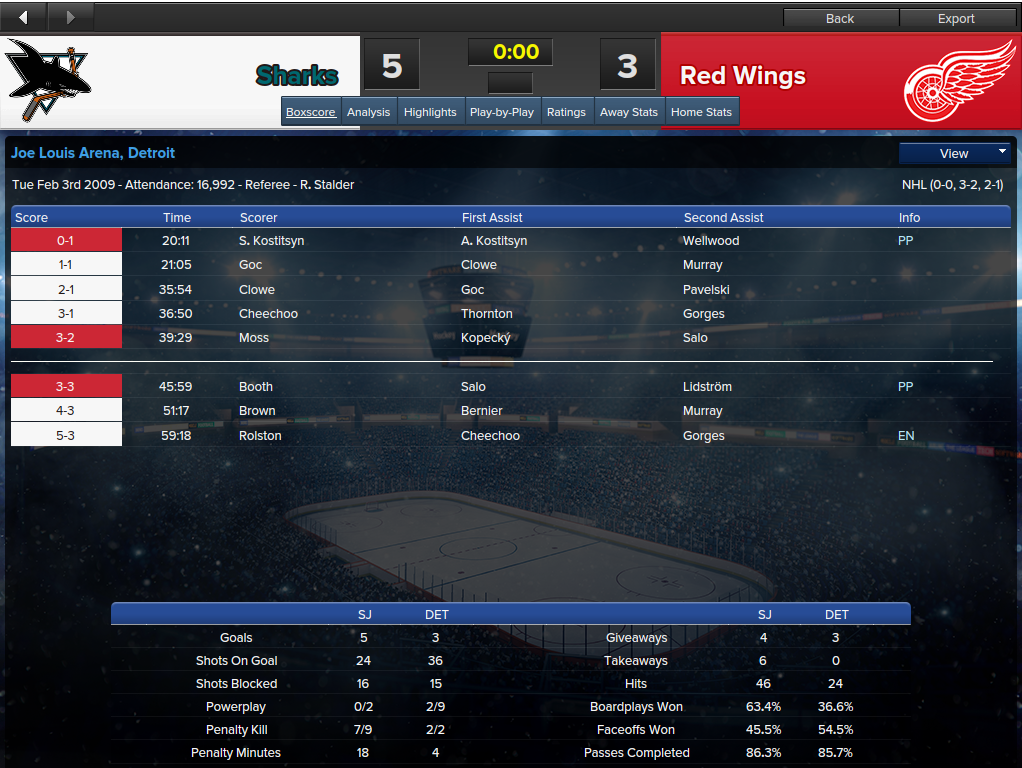
Task: Switch to Home Stats tab
Action: tap(701, 112)
